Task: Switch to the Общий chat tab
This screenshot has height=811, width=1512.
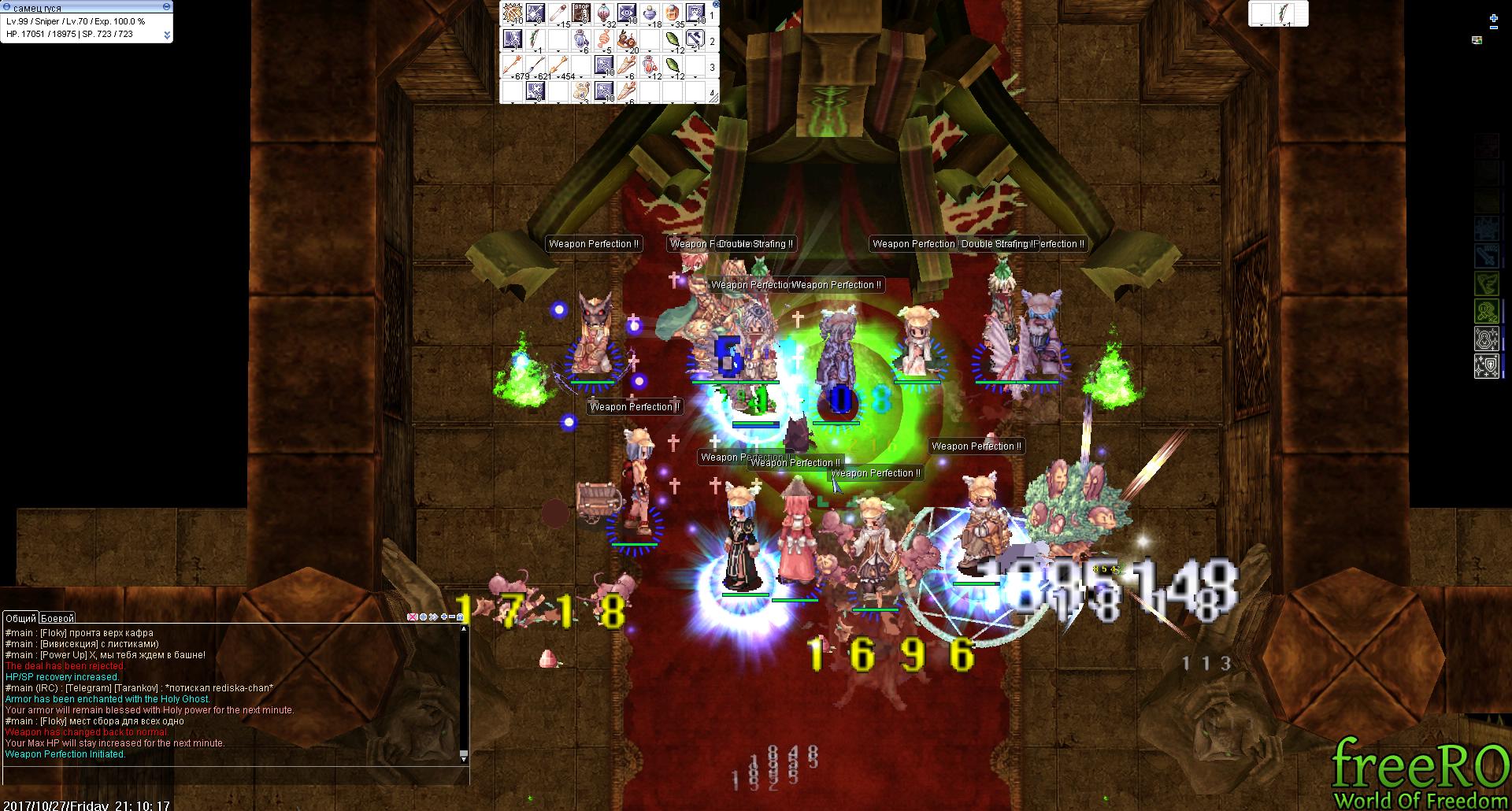Action: tap(21, 618)
